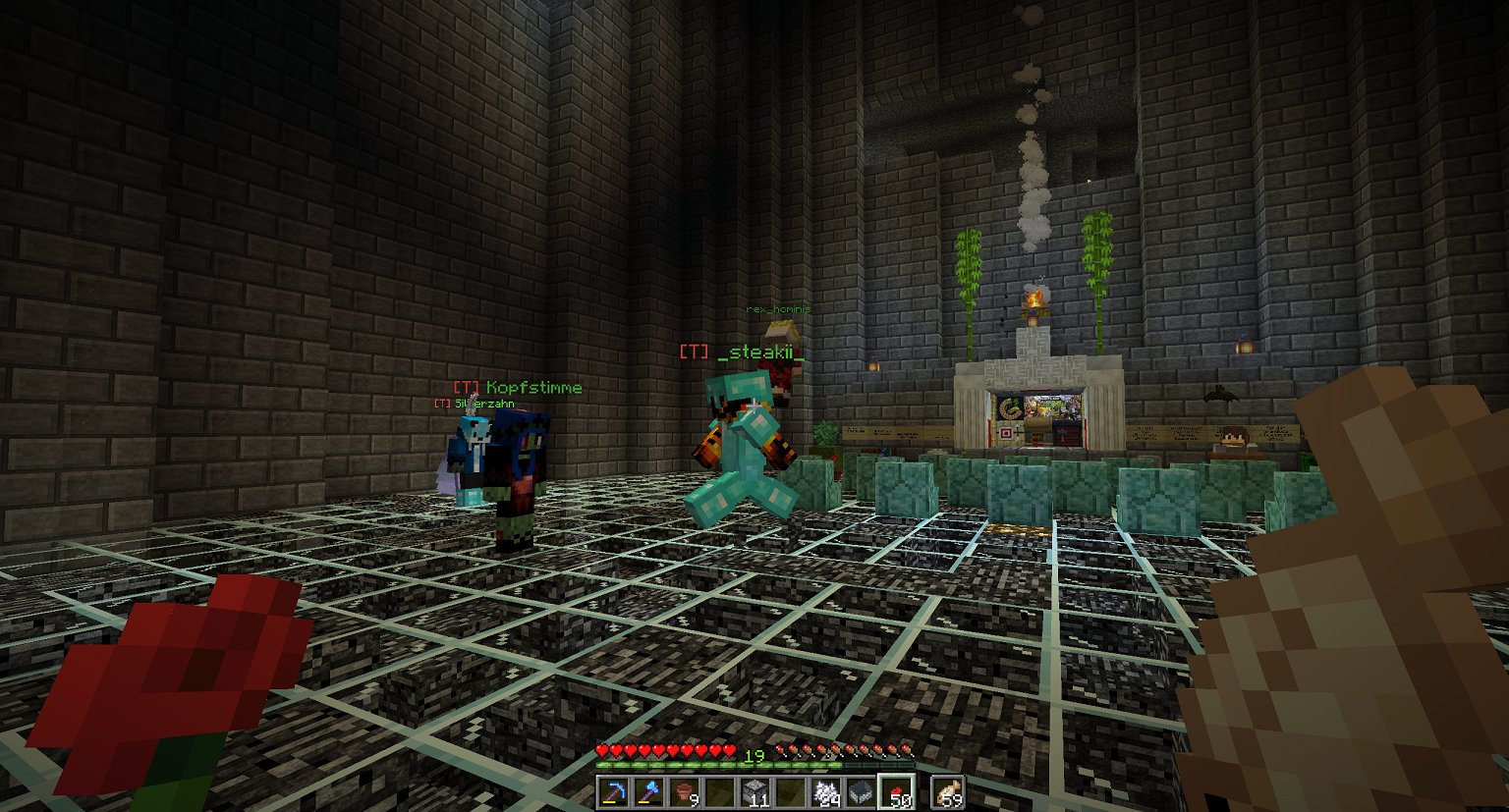Click the off-hand fish slot of 59
This screenshot has height=812, width=1509.
[x=947, y=792]
